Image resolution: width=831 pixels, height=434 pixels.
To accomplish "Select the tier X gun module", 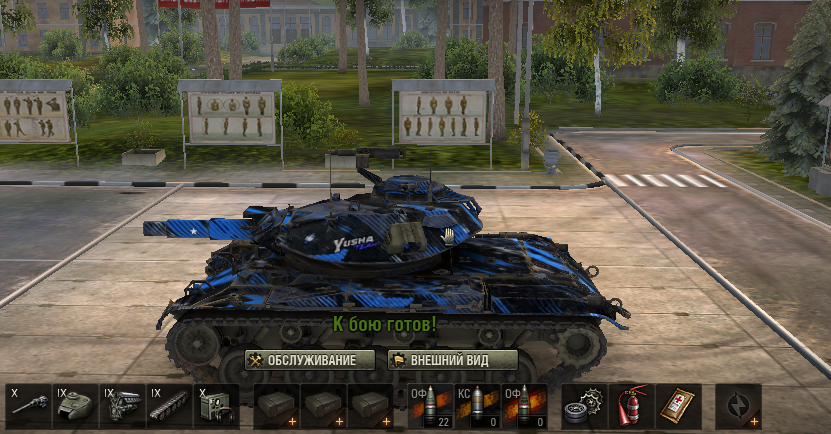I will point(28,407).
